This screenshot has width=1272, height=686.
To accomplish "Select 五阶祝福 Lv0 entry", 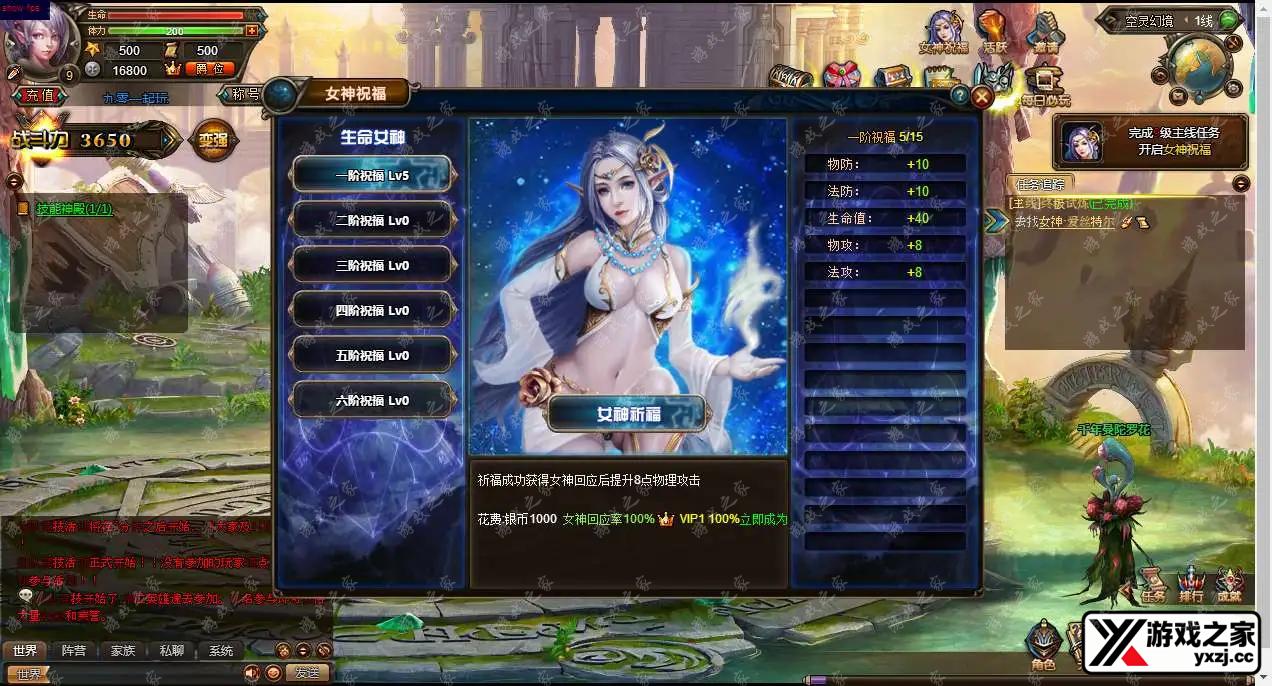I will pos(372,355).
